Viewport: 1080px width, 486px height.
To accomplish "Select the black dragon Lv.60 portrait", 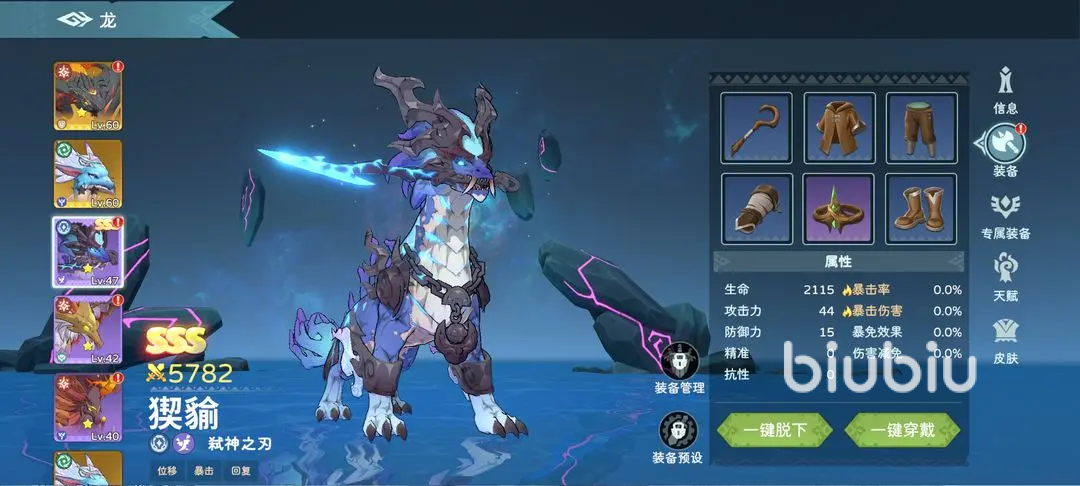I will [88, 96].
